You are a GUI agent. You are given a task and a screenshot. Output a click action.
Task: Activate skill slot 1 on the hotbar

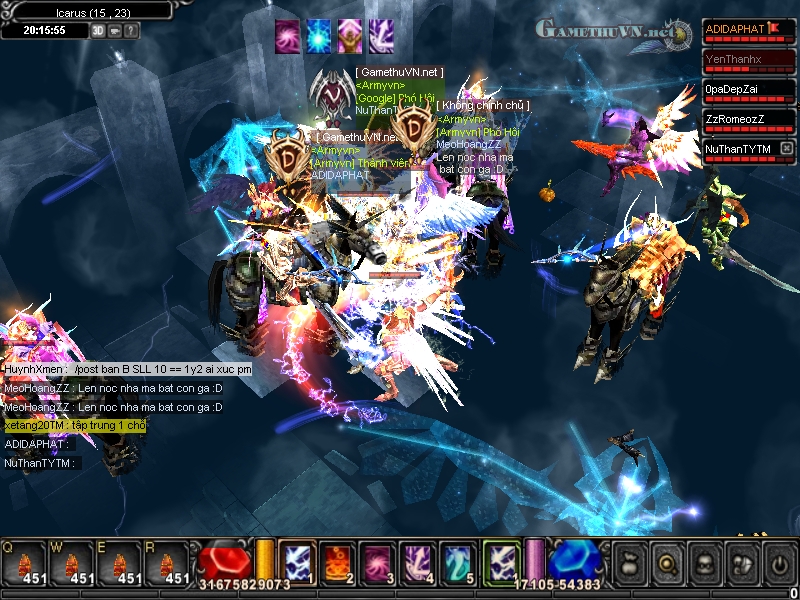click(297, 562)
